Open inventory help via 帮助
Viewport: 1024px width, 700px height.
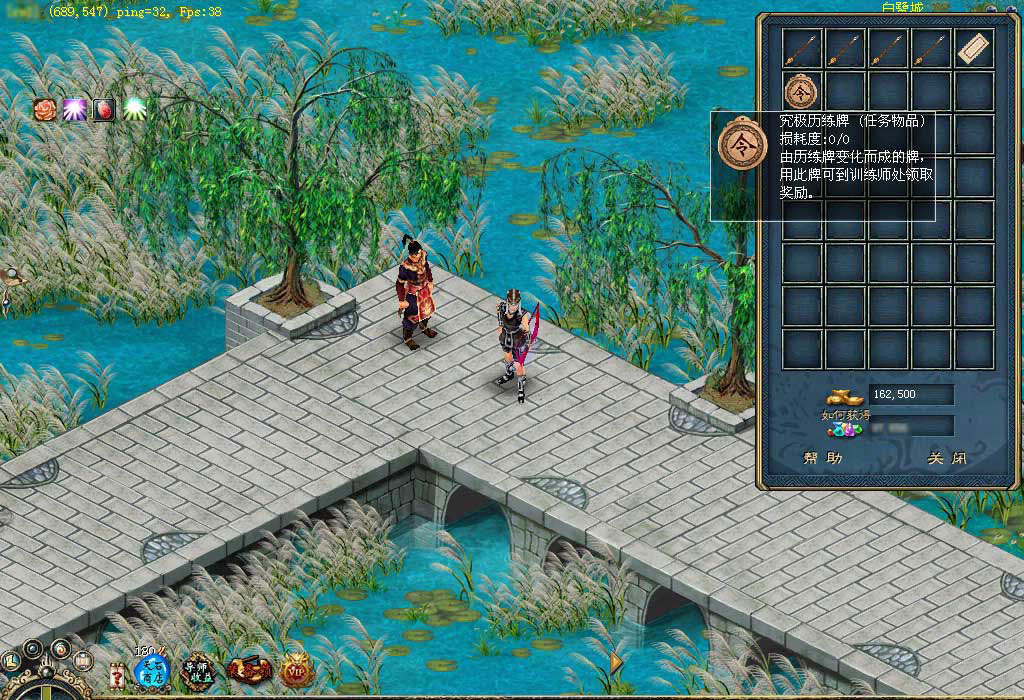coord(822,459)
